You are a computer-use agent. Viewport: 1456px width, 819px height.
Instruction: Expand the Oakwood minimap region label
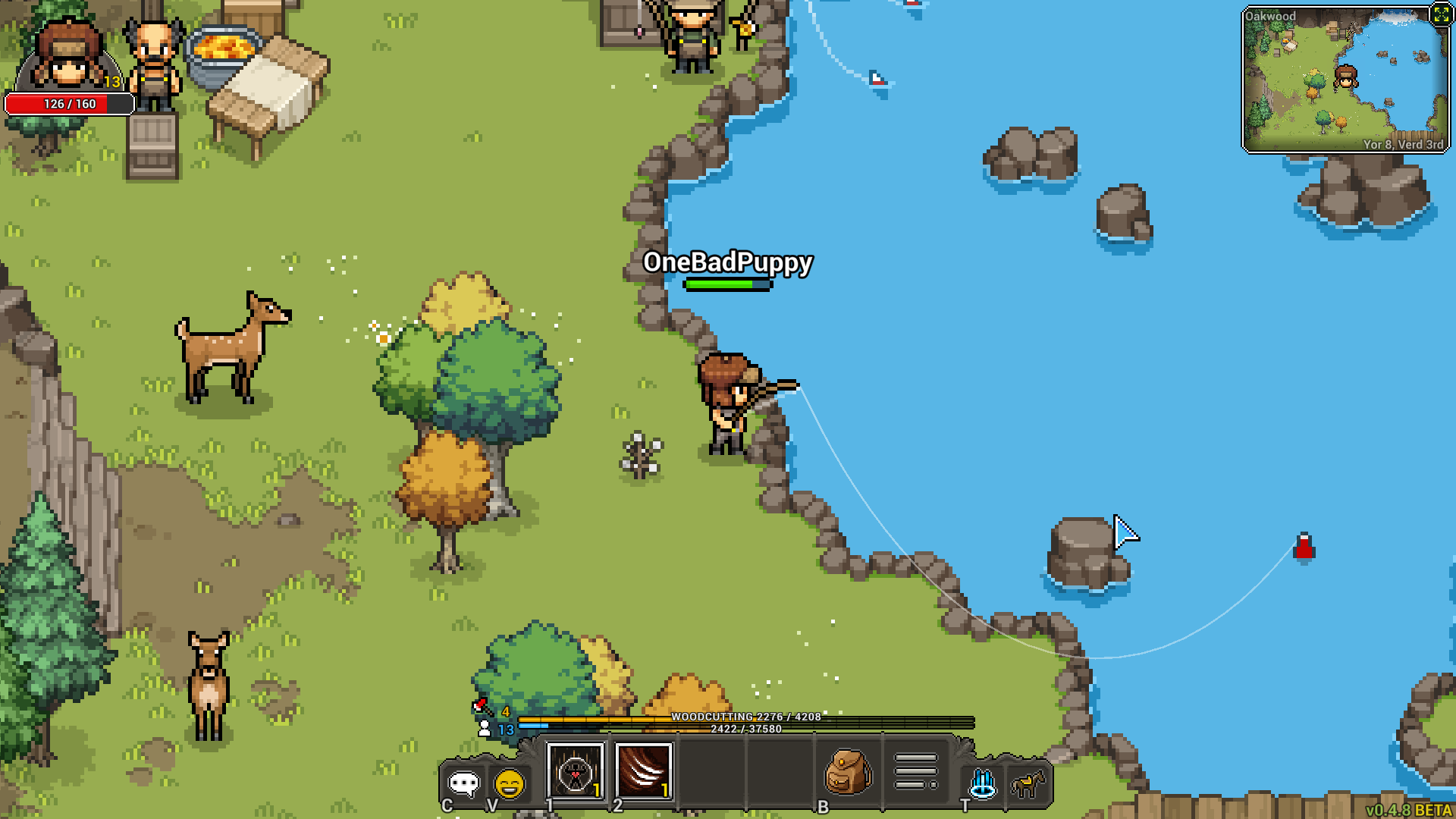pos(1272,16)
